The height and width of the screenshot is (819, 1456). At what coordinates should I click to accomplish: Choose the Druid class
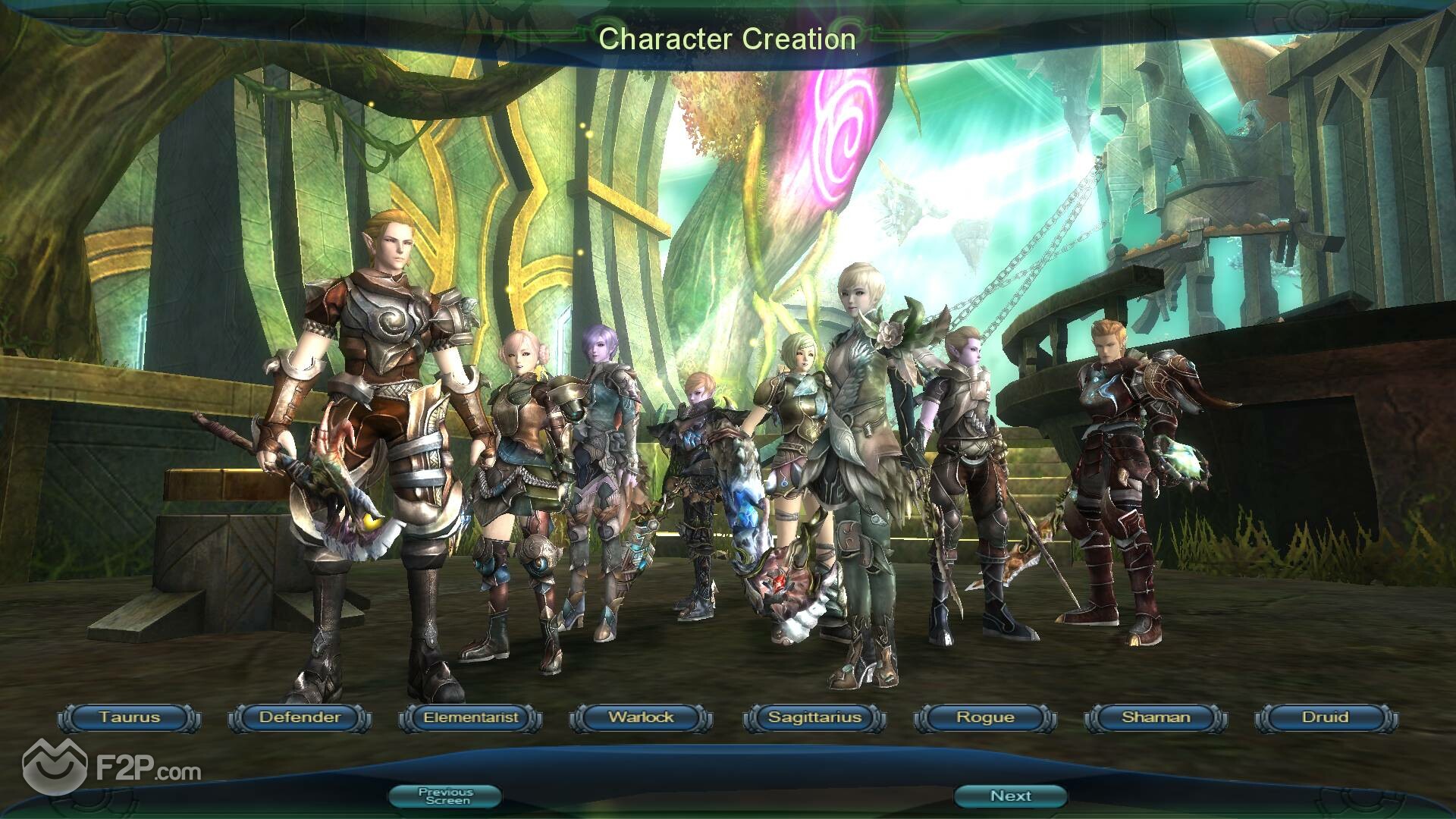(1326, 717)
